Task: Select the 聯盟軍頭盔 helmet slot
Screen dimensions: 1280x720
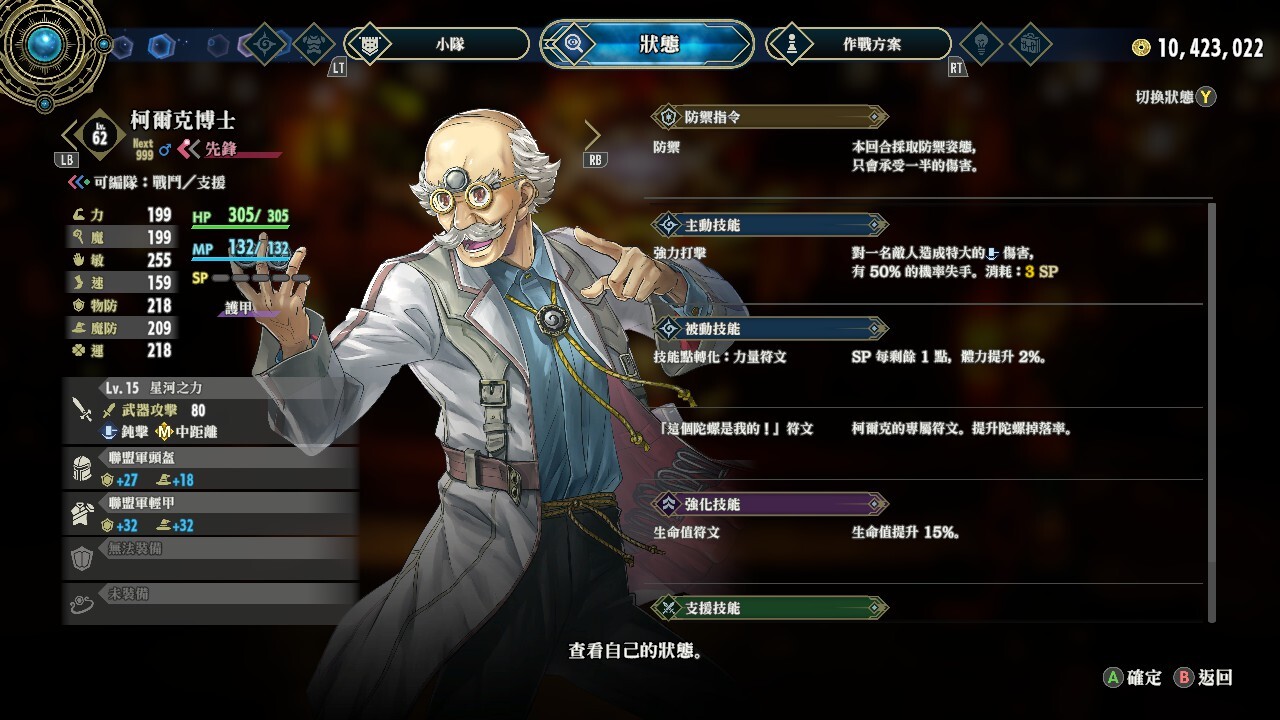Action: (x=210, y=468)
